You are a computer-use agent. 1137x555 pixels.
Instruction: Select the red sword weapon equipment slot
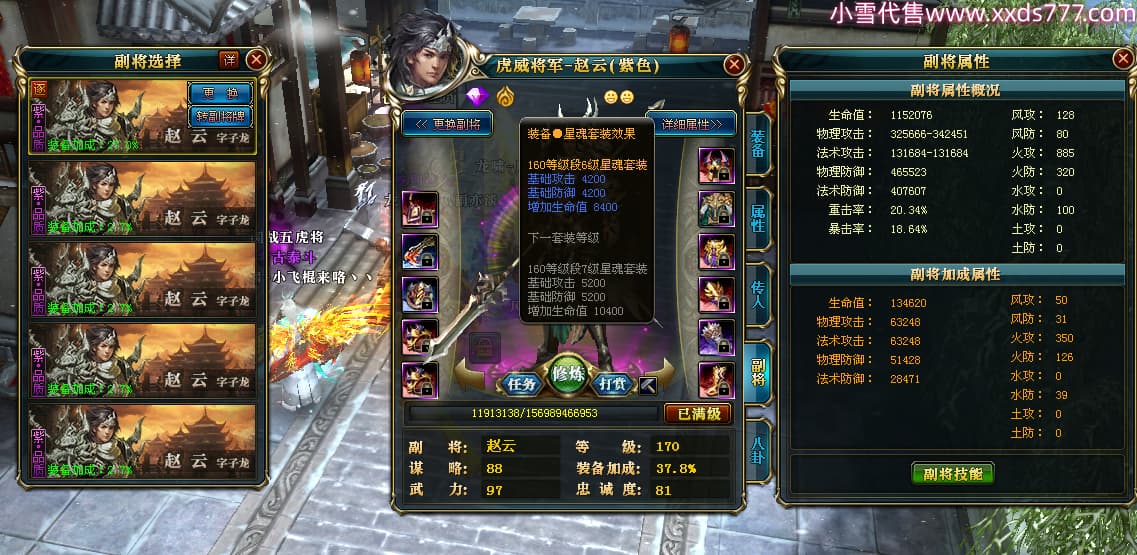[420, 252]
